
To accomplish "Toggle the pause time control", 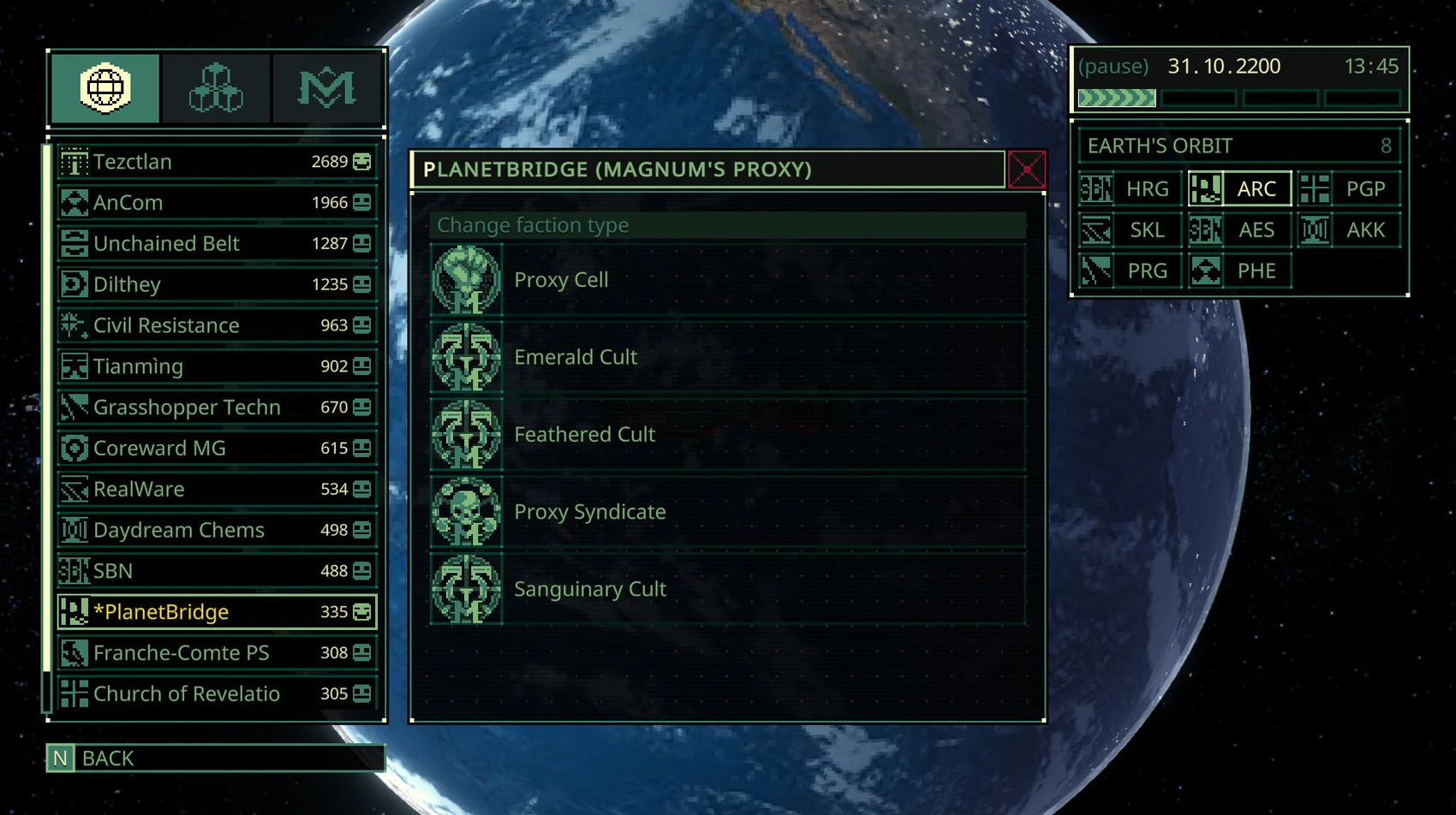I will [1113, 67].
